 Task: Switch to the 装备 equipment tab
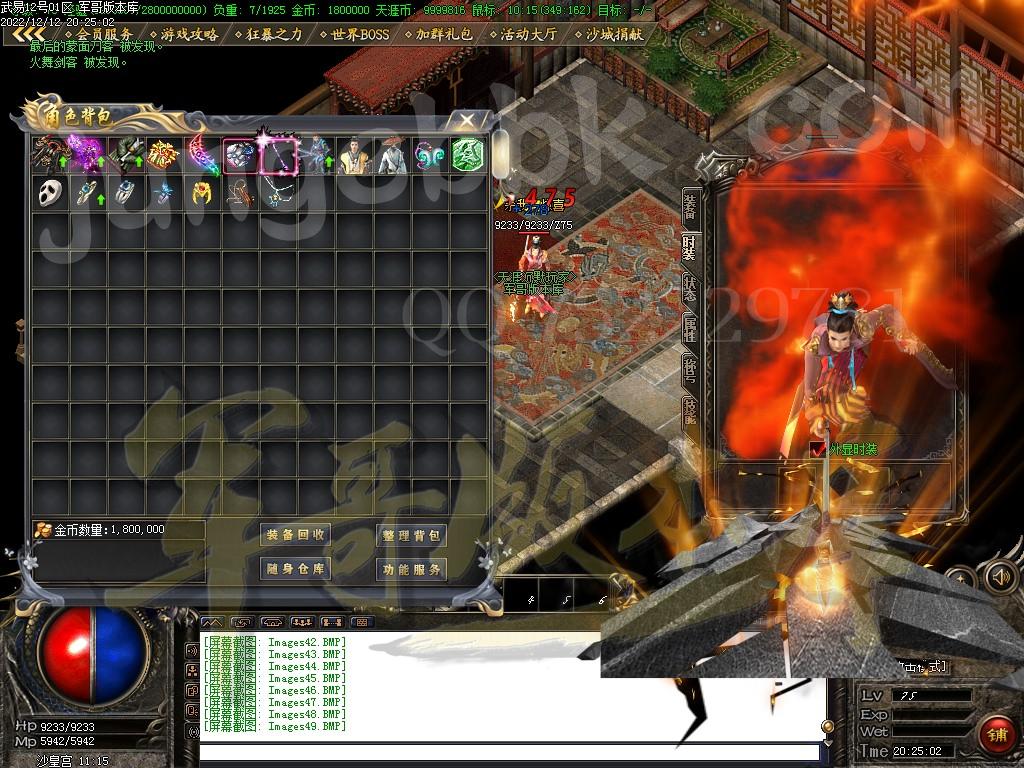pyautogui.click(x=690, y=206)
